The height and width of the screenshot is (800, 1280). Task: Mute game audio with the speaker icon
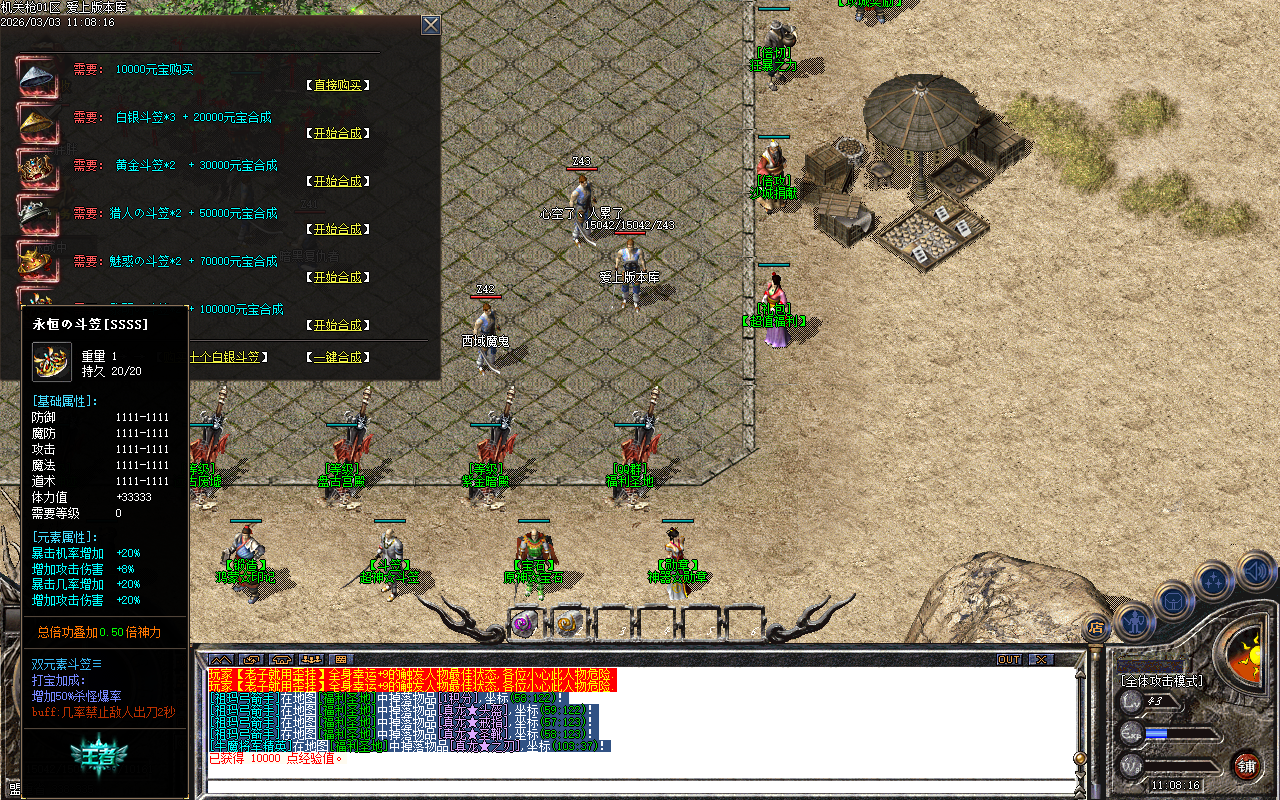(1253, 570)
